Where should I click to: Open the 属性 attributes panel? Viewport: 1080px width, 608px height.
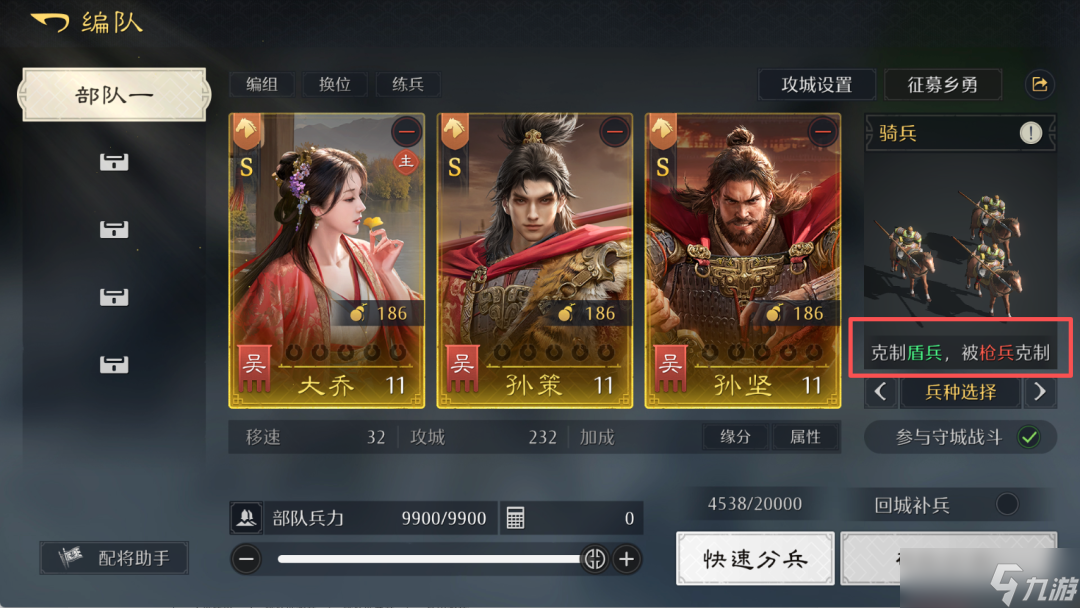tap(805, 437)
